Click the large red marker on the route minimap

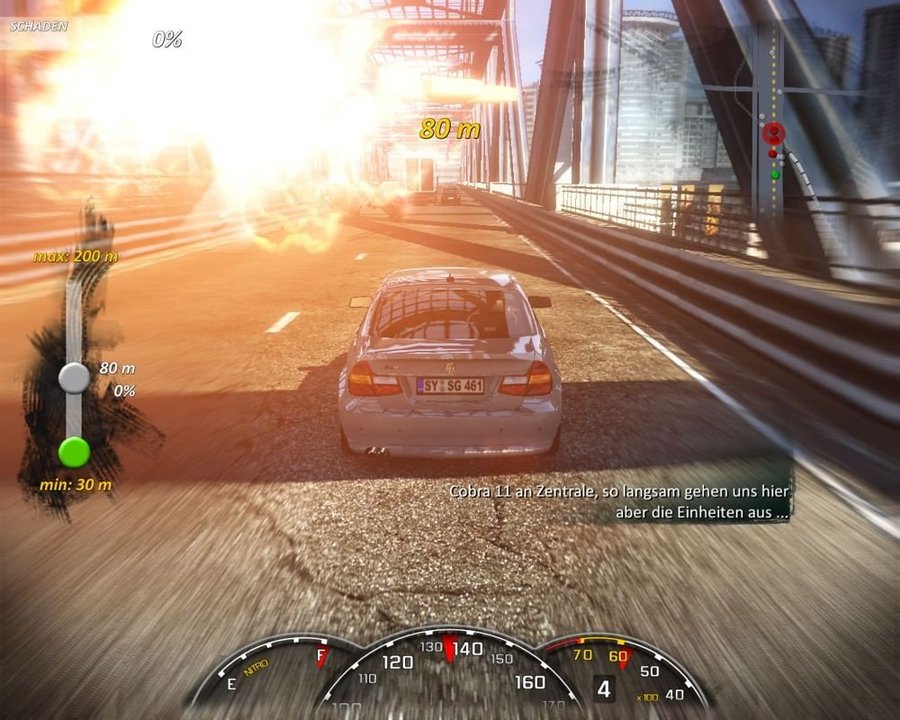coord(773,132)
